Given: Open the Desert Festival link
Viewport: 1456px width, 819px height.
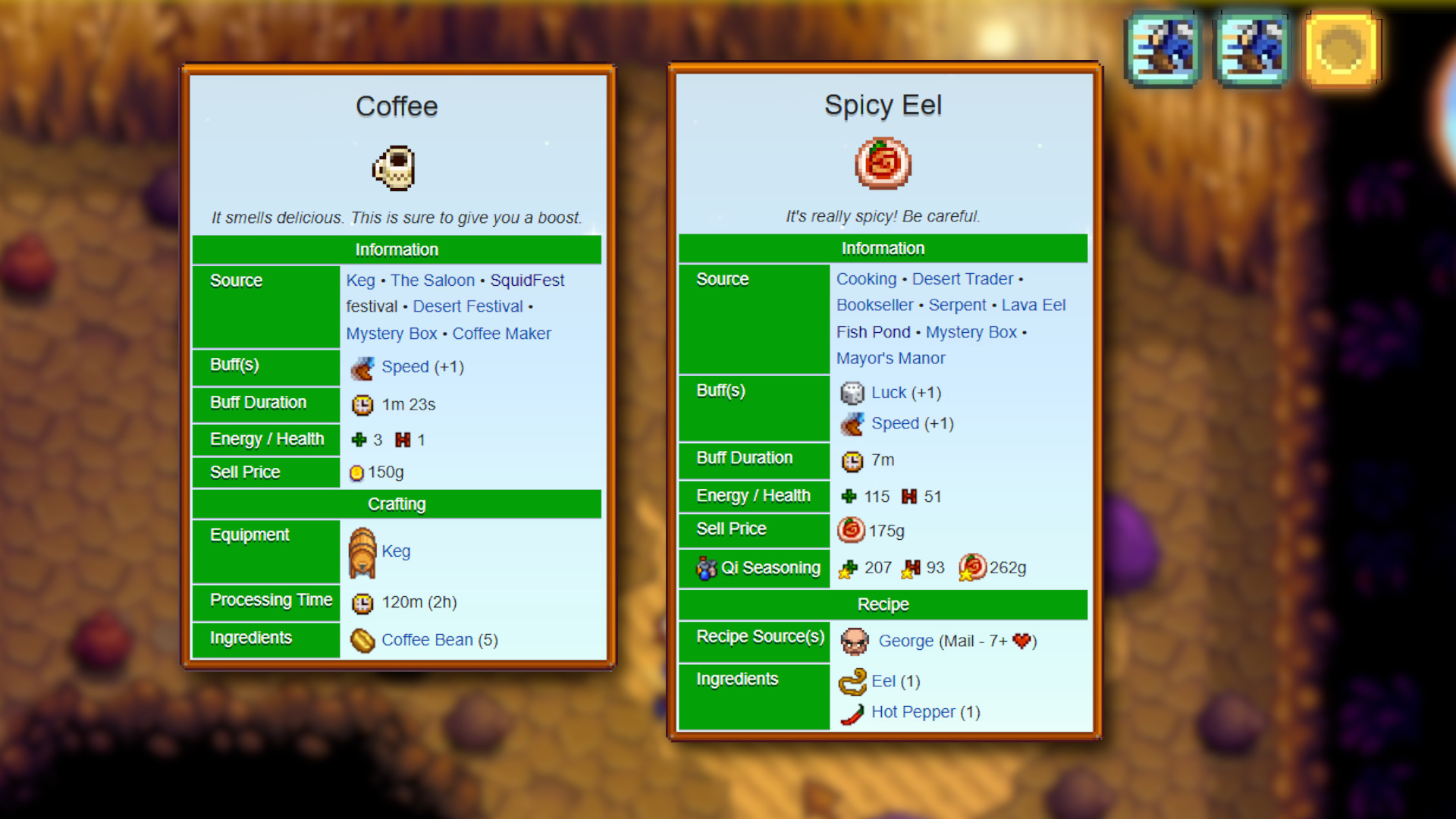Looking at the screenshot, I should tap(467, 306).
